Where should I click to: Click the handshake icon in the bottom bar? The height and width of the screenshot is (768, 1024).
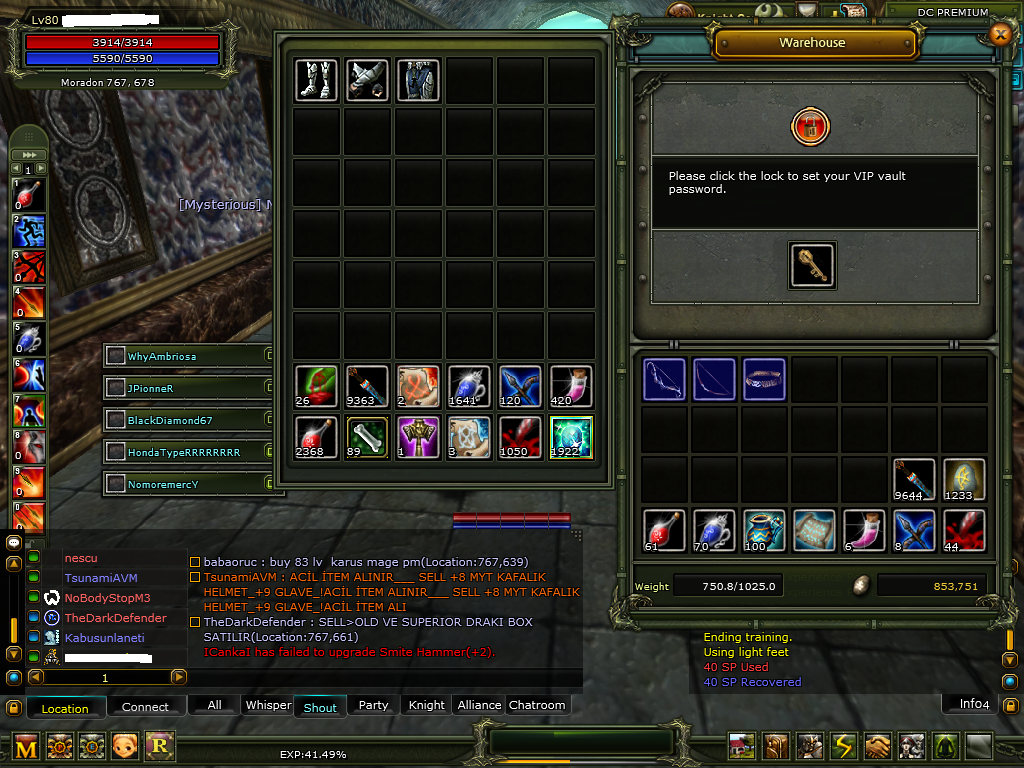878,746
